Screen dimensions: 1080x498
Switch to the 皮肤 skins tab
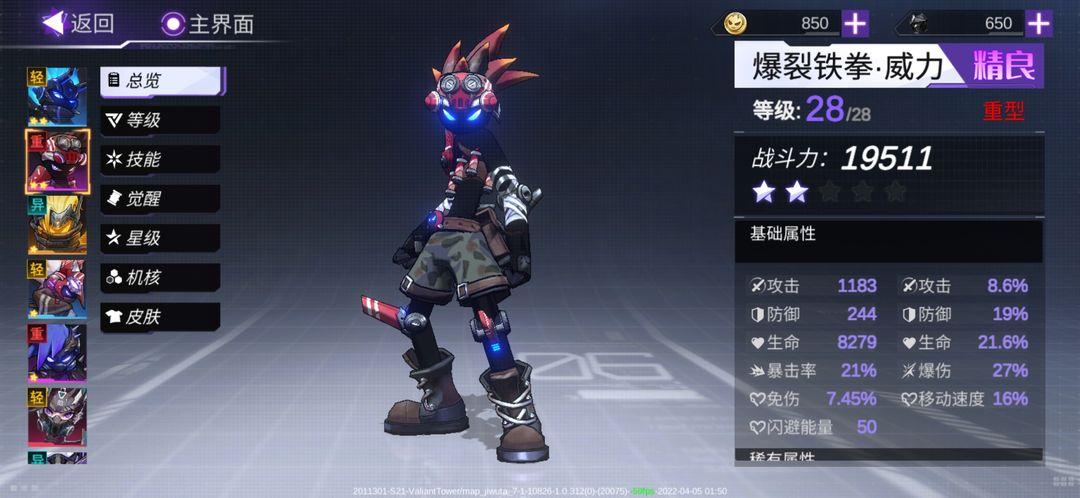(160, 317)
